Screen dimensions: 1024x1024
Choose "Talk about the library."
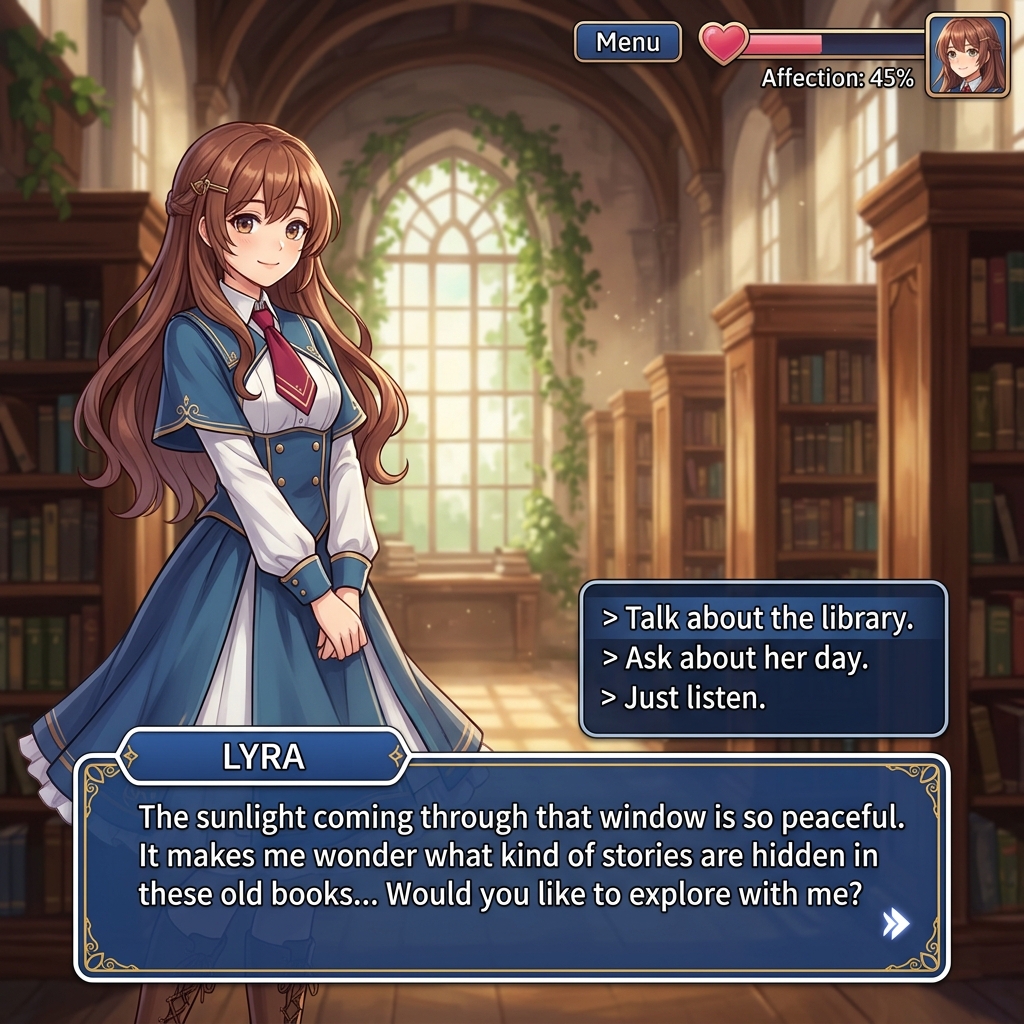759,619
